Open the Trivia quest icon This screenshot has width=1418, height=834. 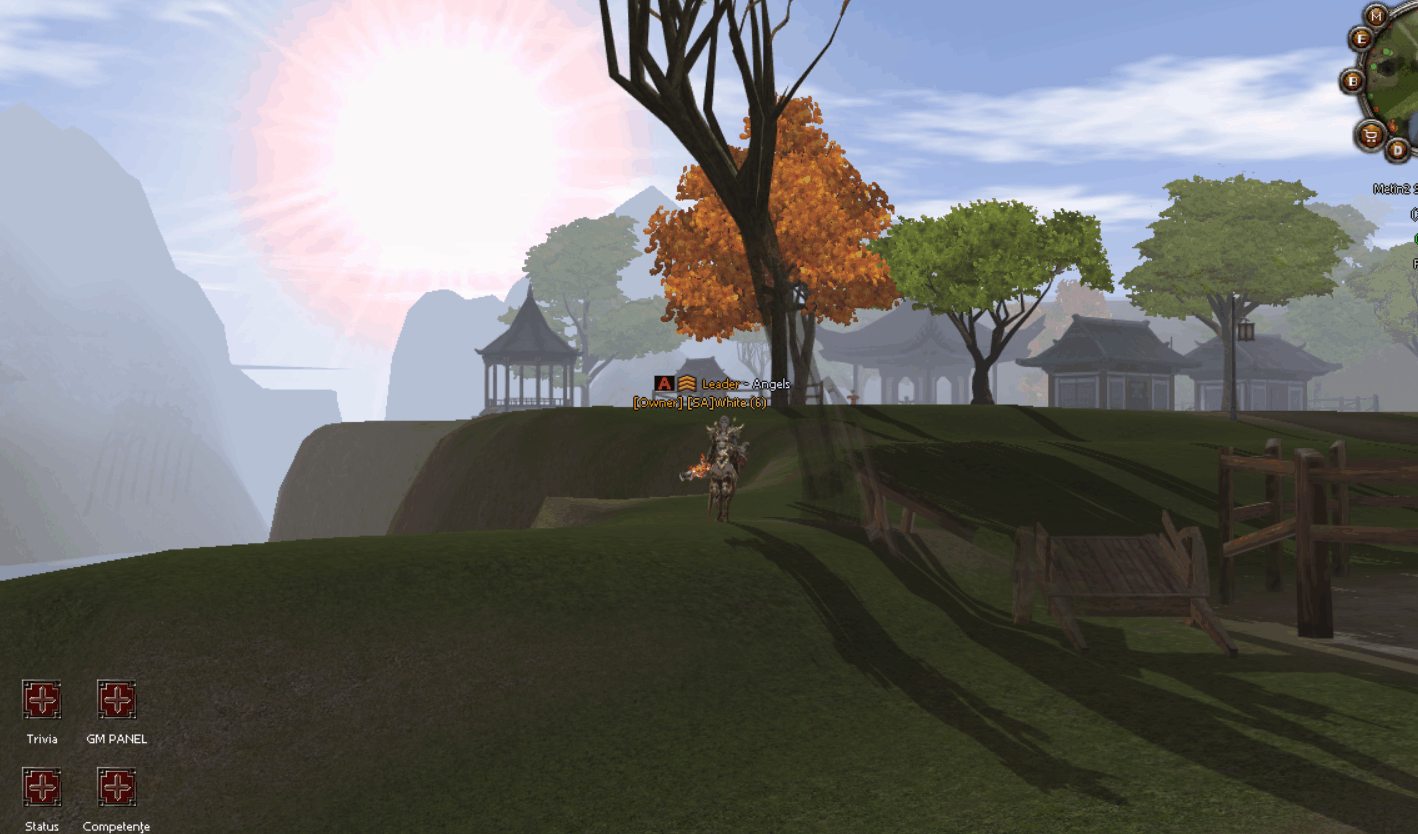[x=41, y=700]
